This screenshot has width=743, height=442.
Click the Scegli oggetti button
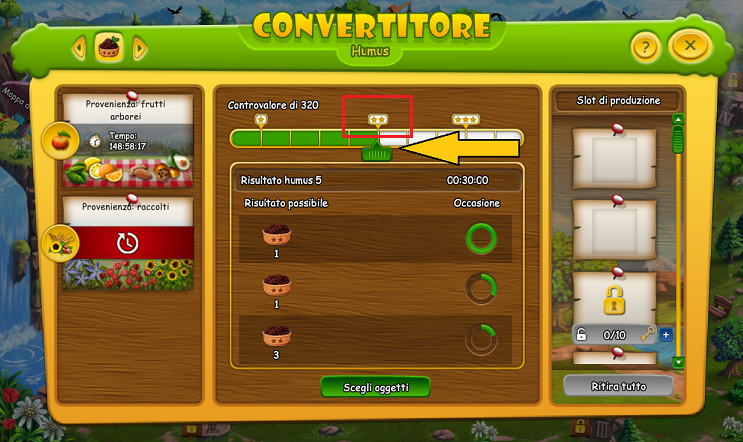[377, 386]
